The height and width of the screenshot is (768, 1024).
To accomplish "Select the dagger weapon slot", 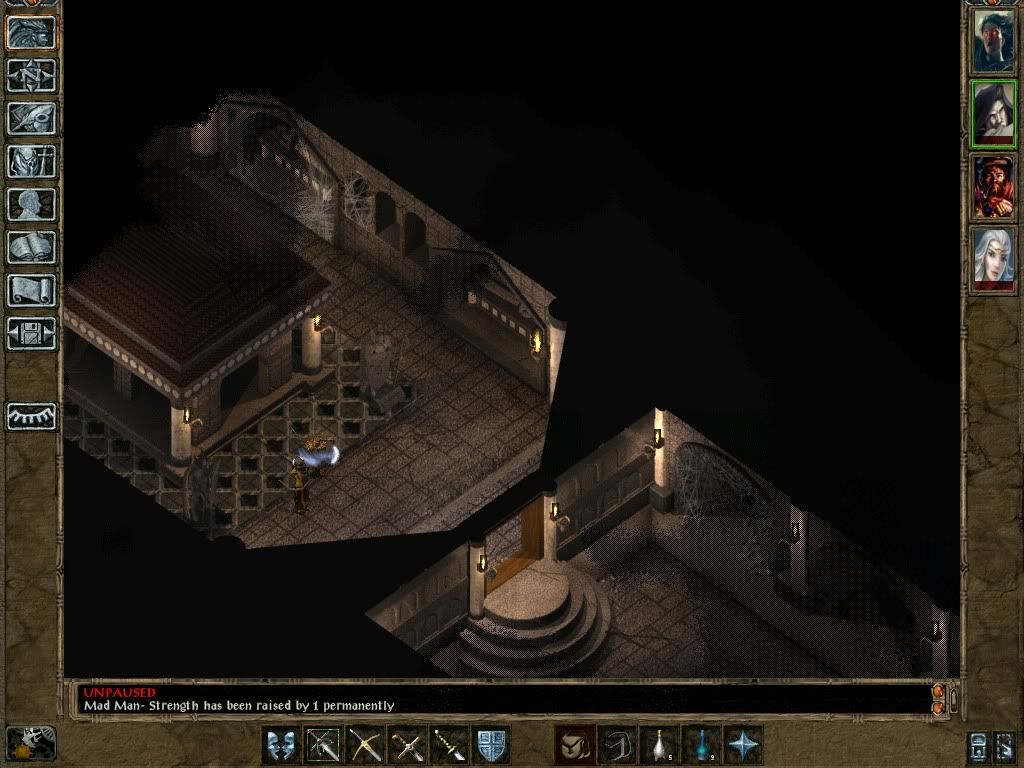I will click(449, 745).
